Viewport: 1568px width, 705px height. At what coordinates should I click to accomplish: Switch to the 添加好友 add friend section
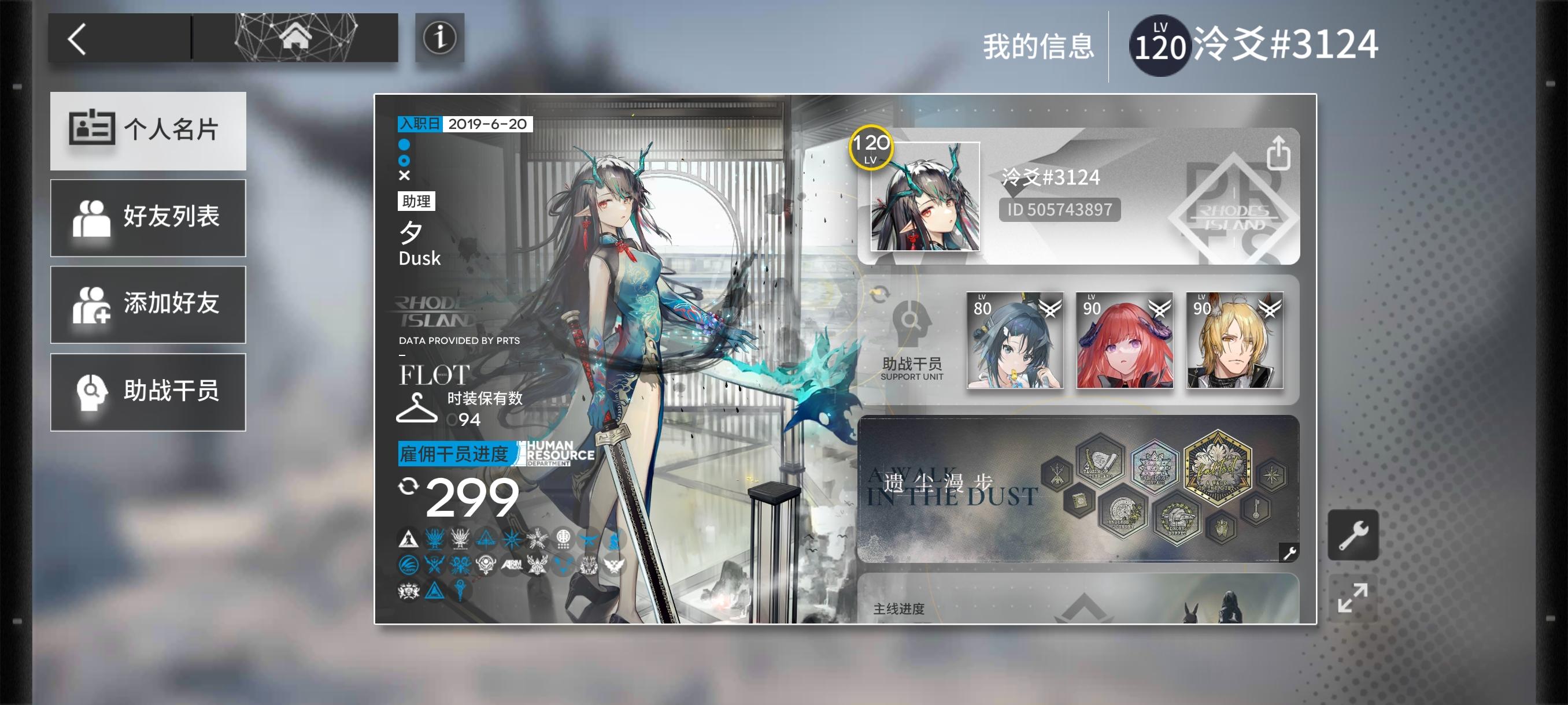pyautogui.click(x=148, y=305)
